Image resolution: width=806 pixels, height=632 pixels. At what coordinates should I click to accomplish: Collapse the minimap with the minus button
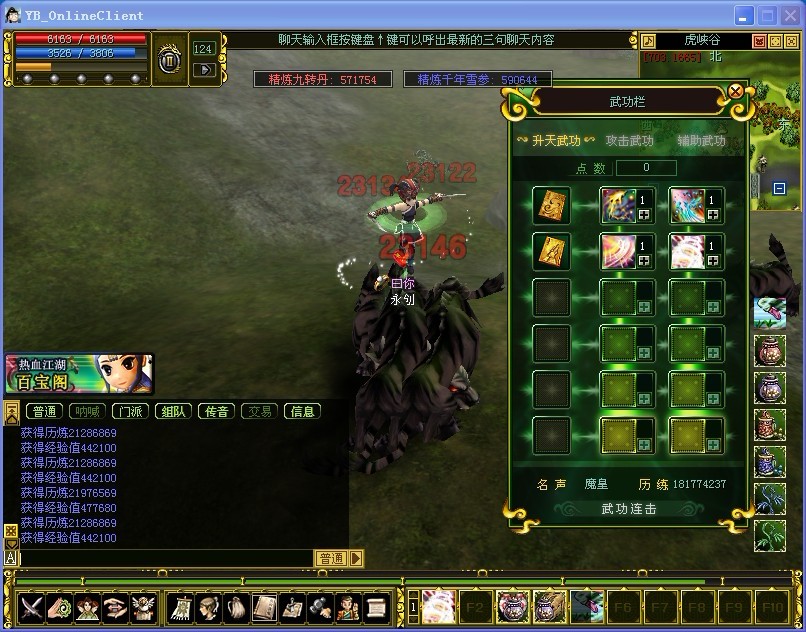point(780,188)
